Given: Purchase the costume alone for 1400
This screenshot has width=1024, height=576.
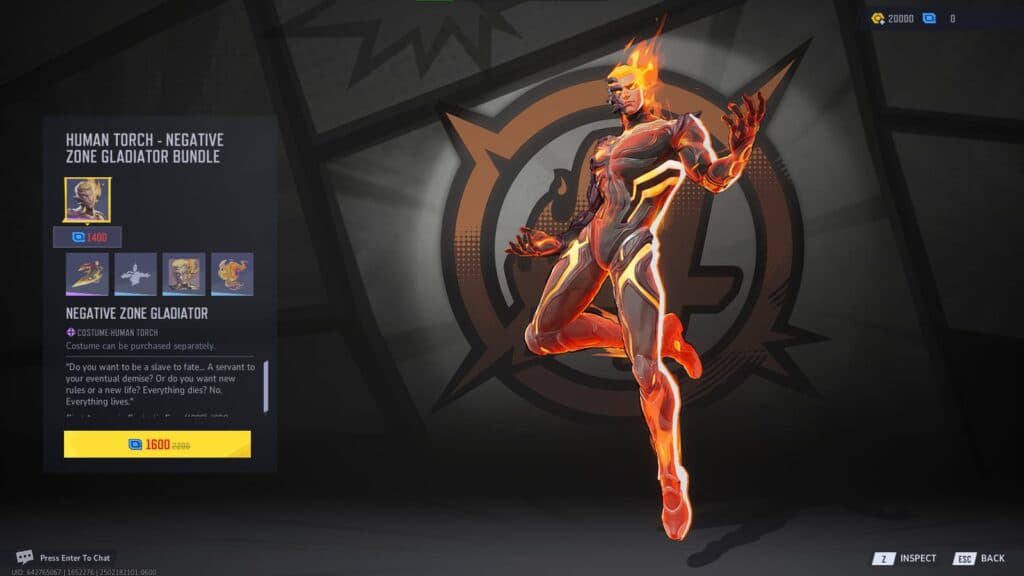Looking at the screenshot, I should pos(87,237).
